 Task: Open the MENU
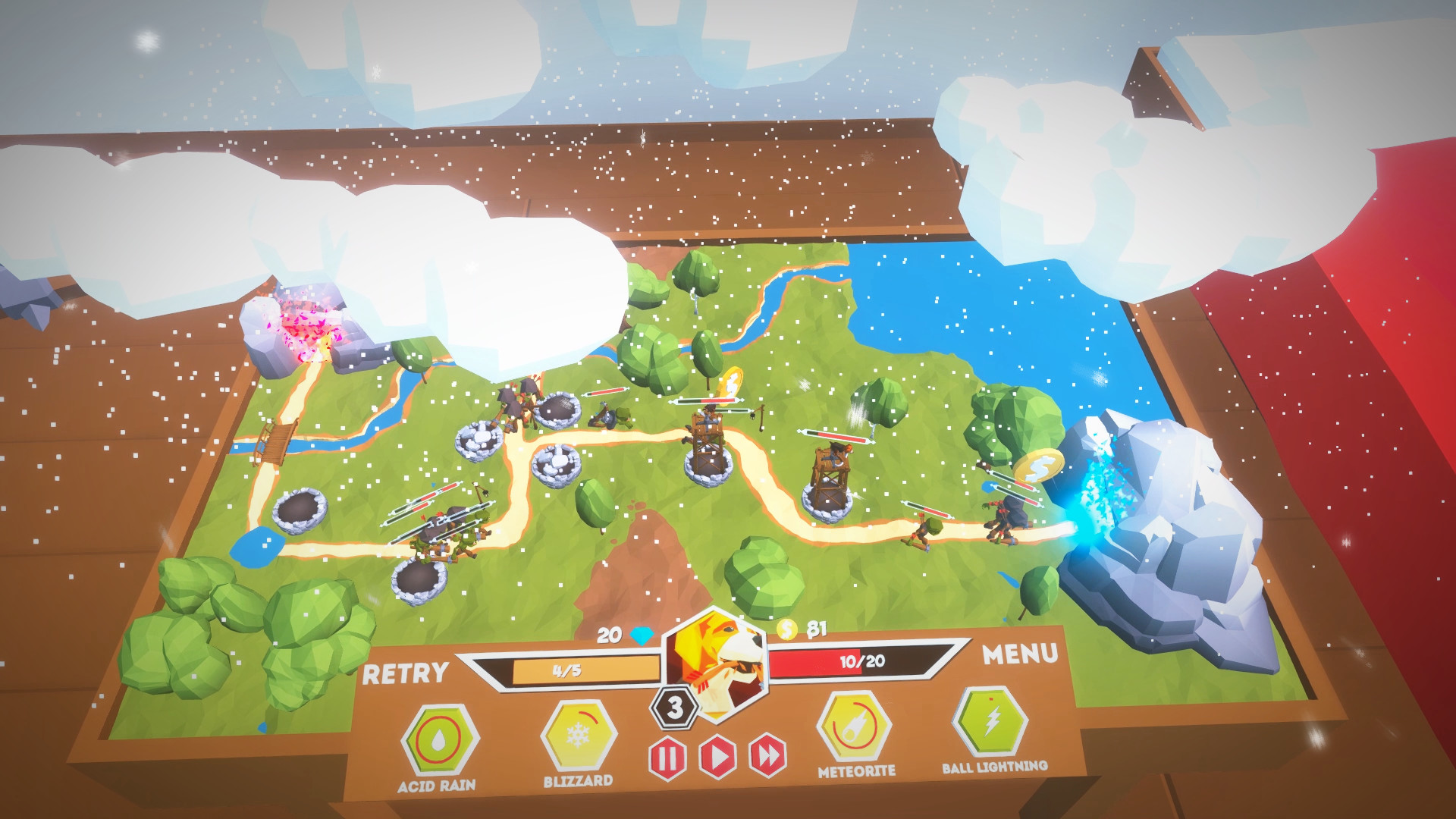coord(1020,654)
